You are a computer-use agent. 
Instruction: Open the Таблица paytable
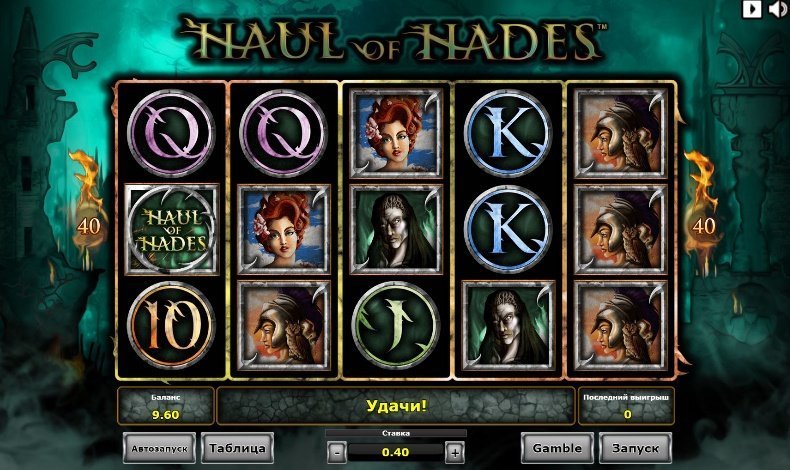click(237, 447)
